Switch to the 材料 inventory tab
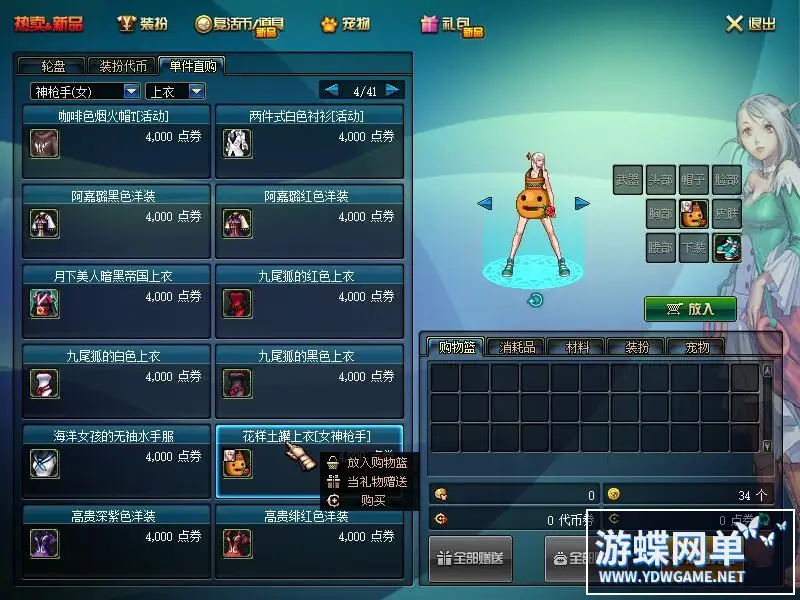 click(577, 347)
